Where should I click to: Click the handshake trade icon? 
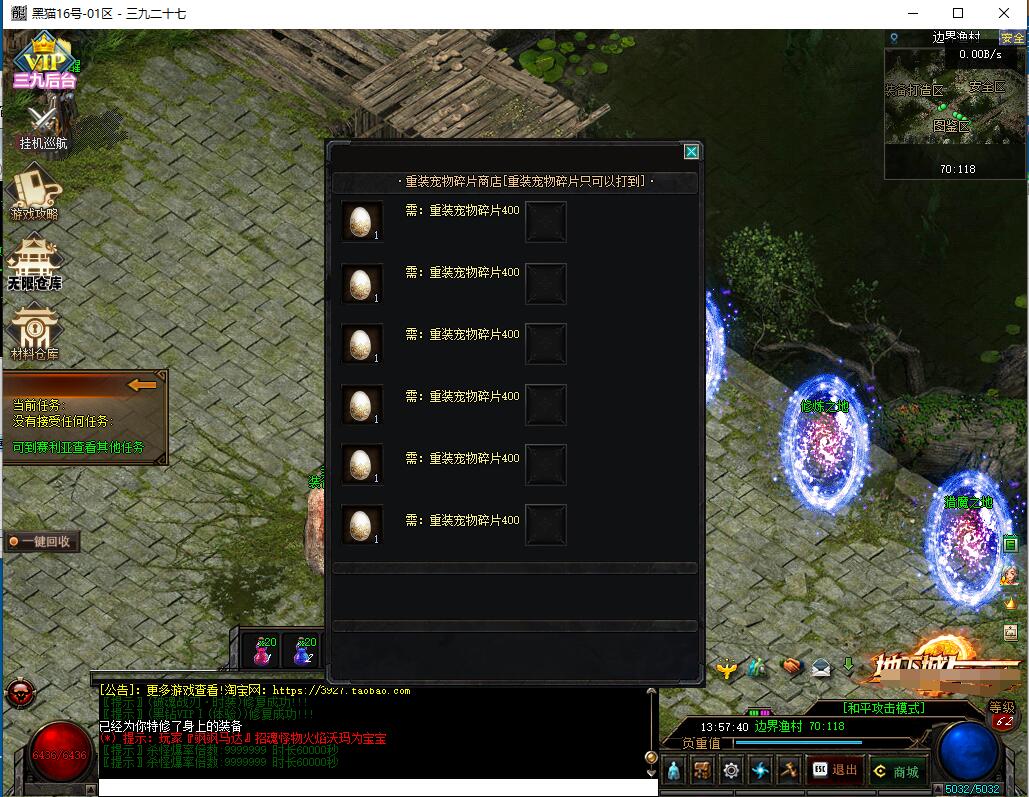pyautogui.click(x=791, y=666)
